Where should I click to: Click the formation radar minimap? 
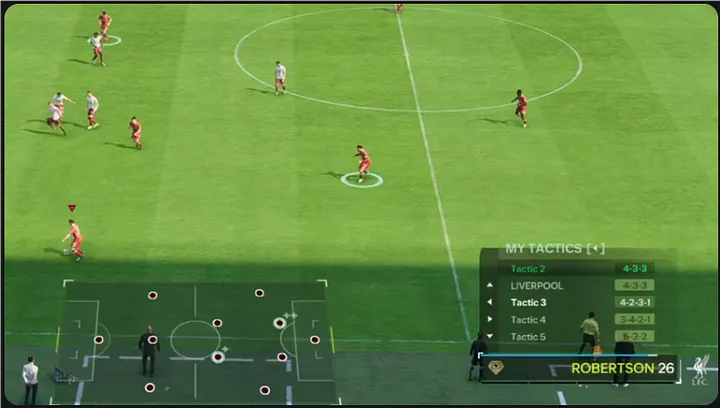195,340
